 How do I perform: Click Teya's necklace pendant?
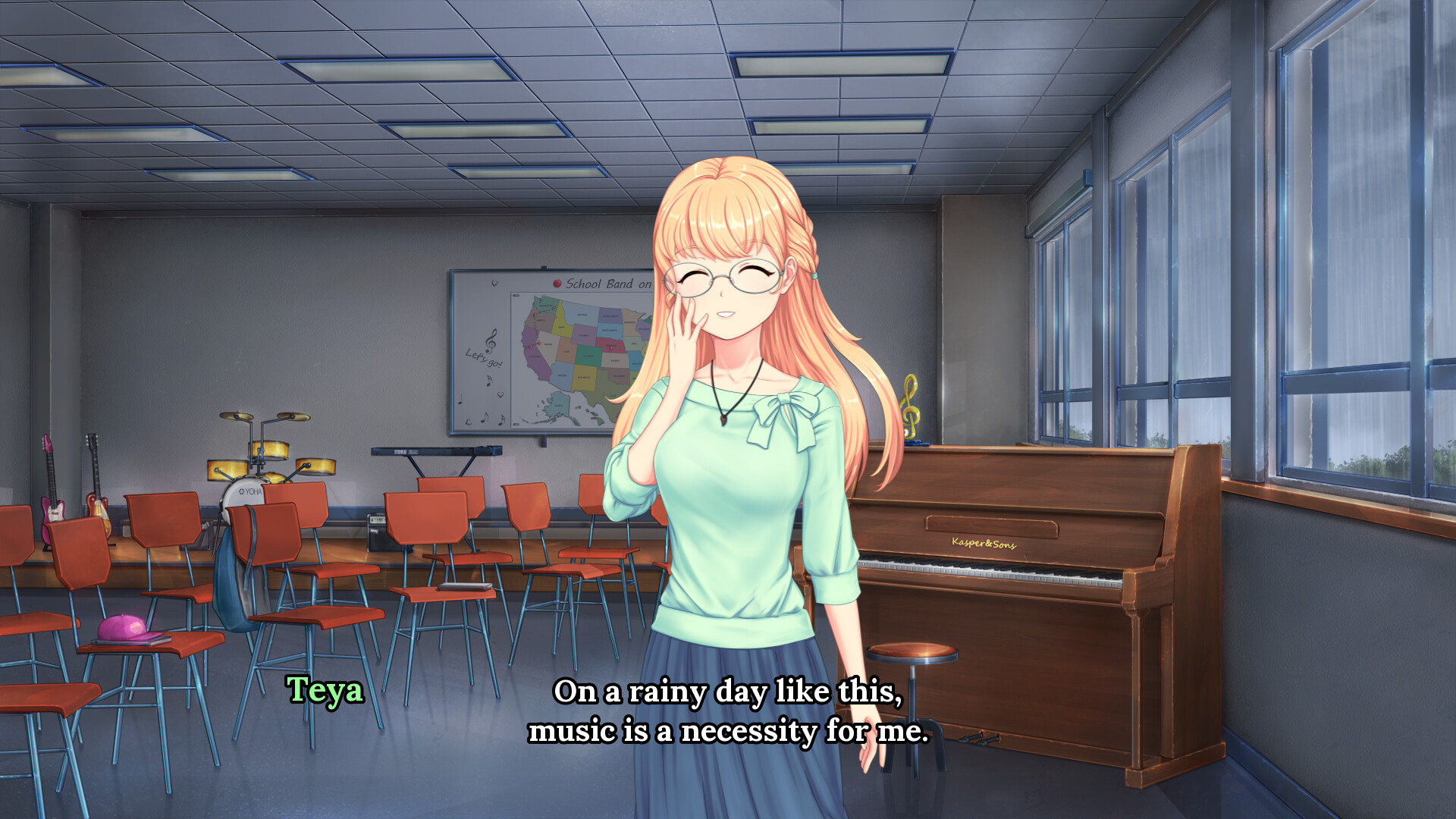tap(724, 419)
